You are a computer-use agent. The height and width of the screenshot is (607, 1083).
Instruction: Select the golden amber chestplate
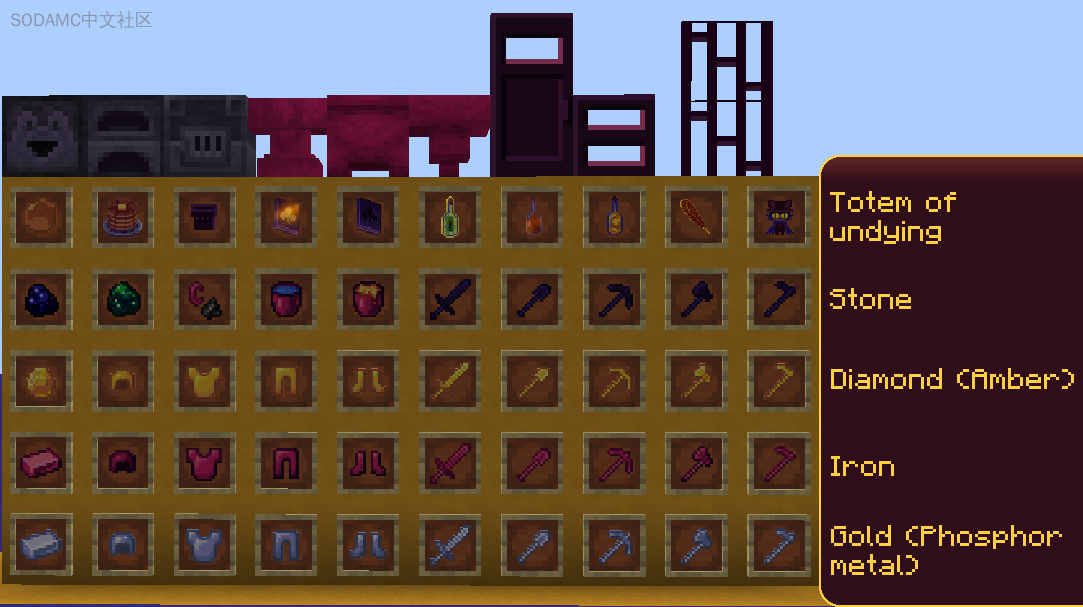click(x=205, y=380)
